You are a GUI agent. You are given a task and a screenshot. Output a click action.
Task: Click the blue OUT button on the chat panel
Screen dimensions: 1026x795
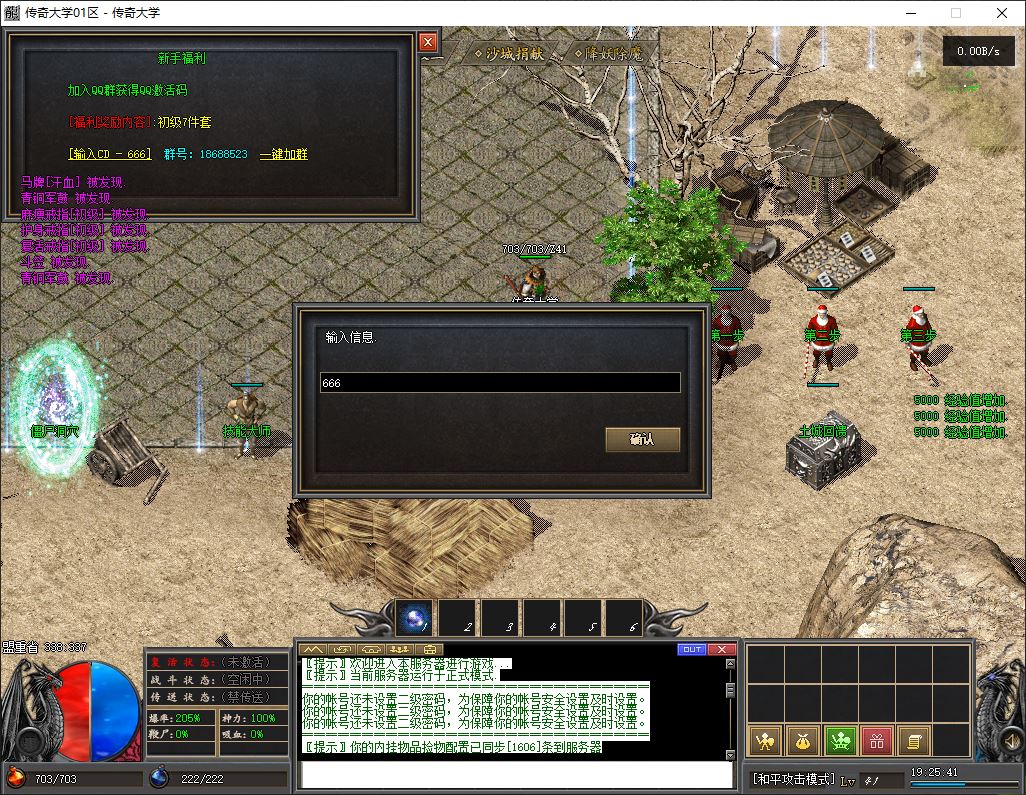692,649
